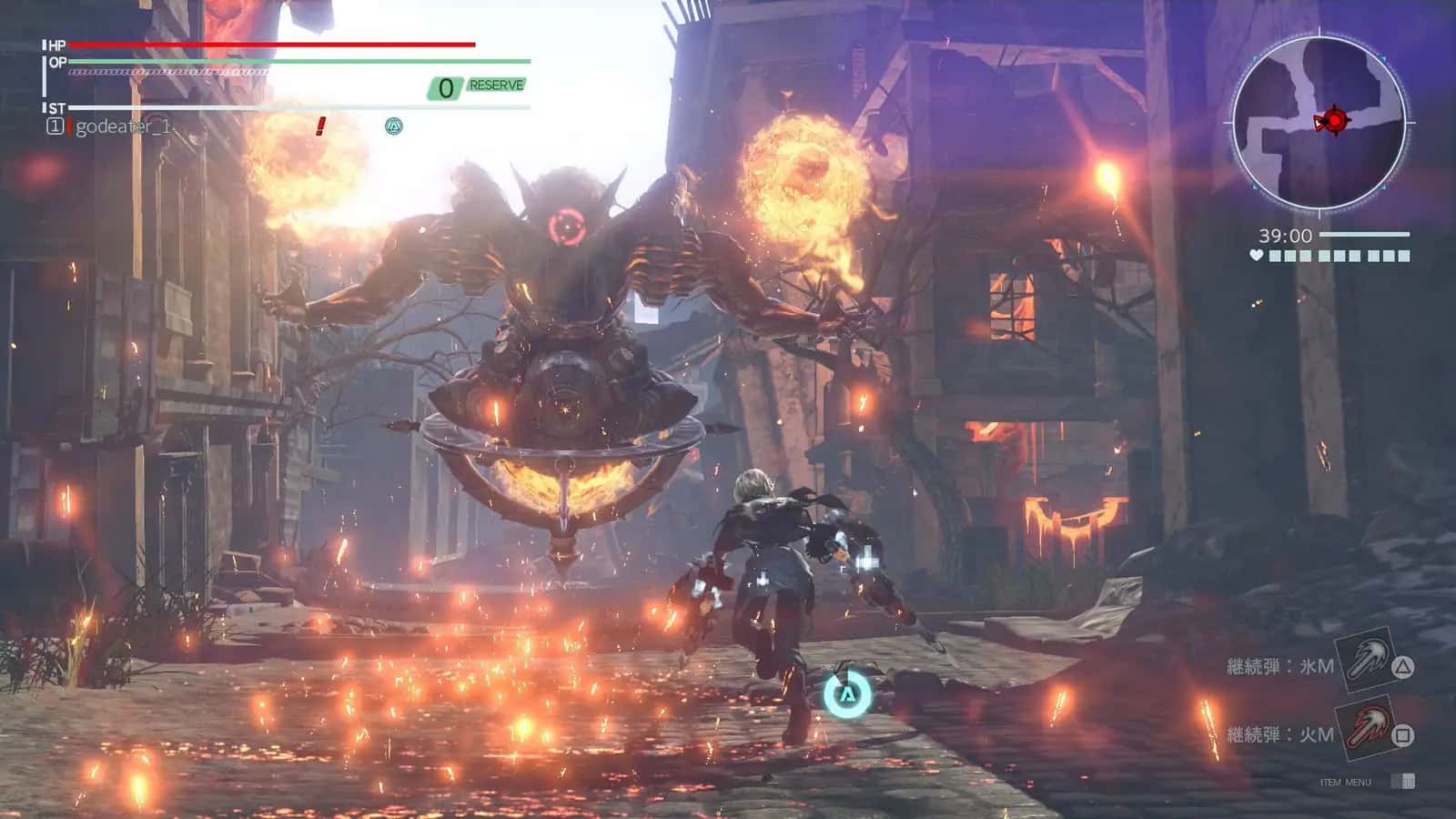Image resolution: width=1456 pixels, height=819 pixels.
Task: Click the square button prompt beside the fire bullet
Action: tap(1403, 735)
